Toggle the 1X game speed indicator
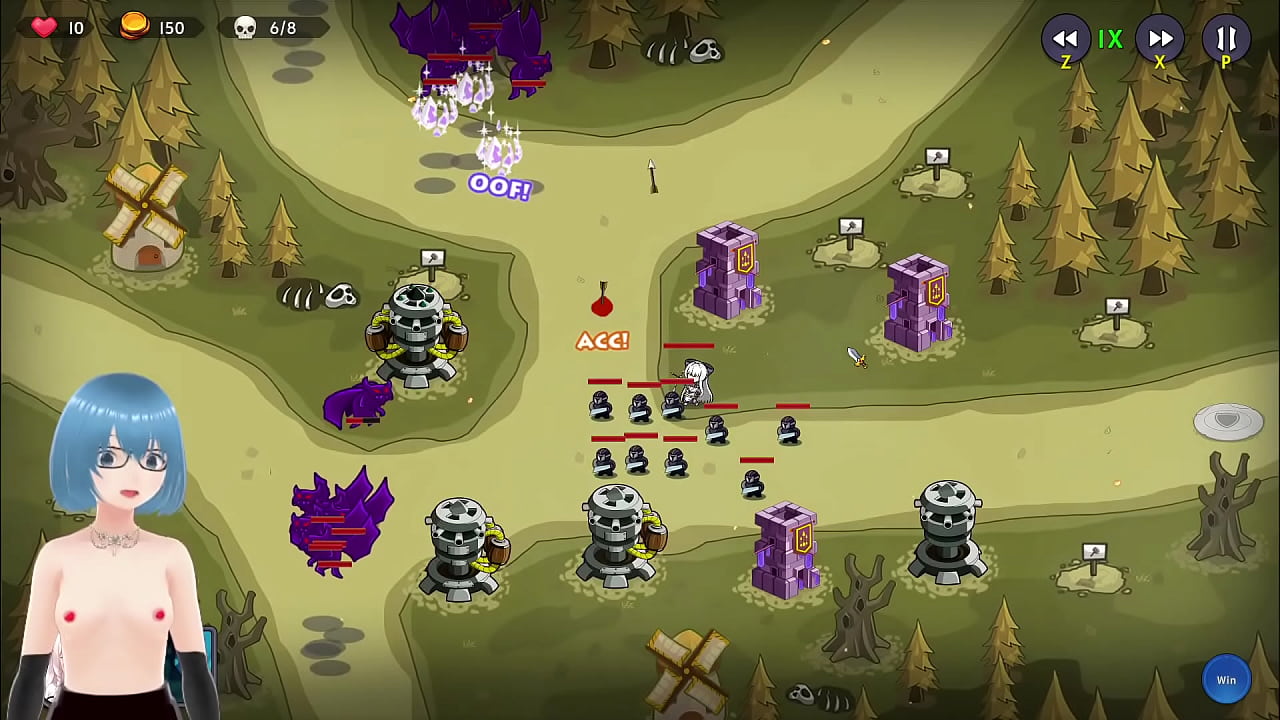Image resolution: width=1280 pixels, height=720 pixels. pos(1112,40)
